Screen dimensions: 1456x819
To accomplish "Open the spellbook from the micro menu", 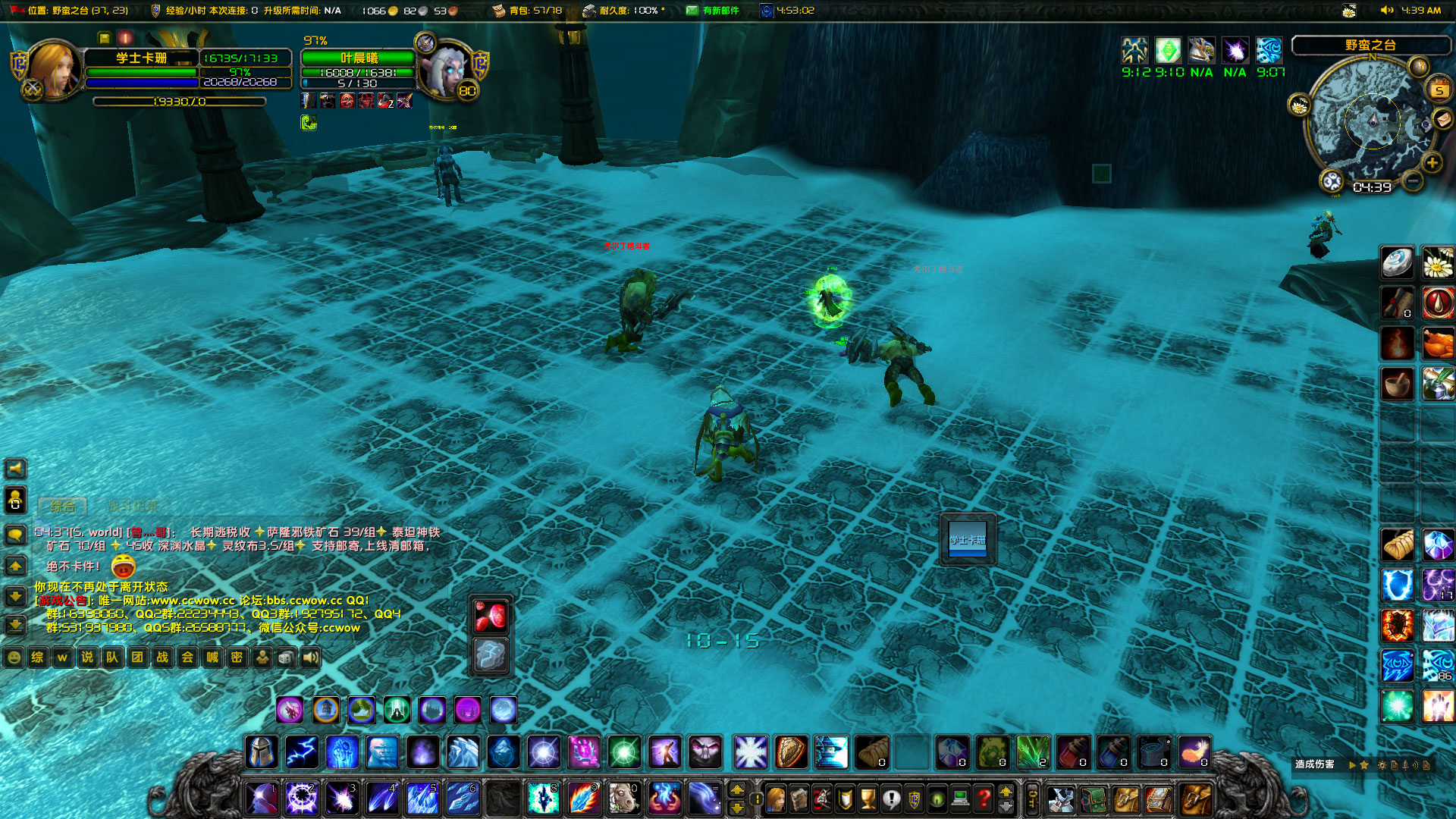I will tap(799, 798).
